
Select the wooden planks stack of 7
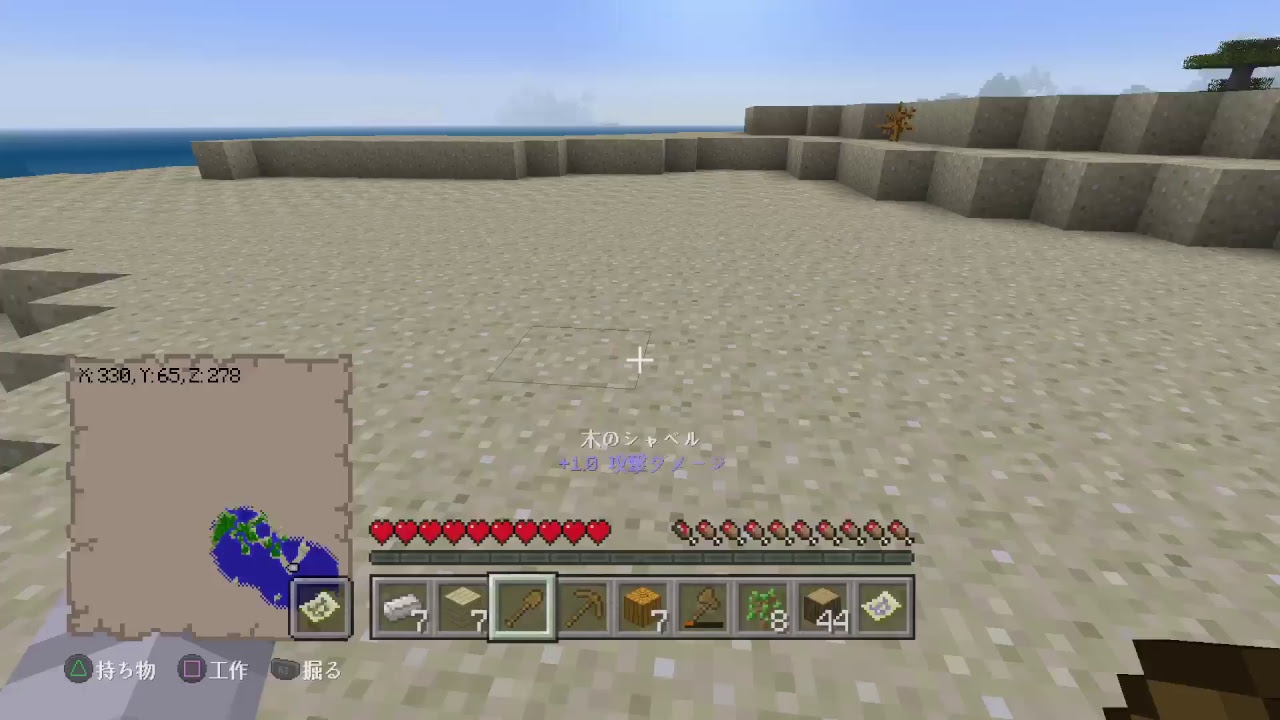461,606
